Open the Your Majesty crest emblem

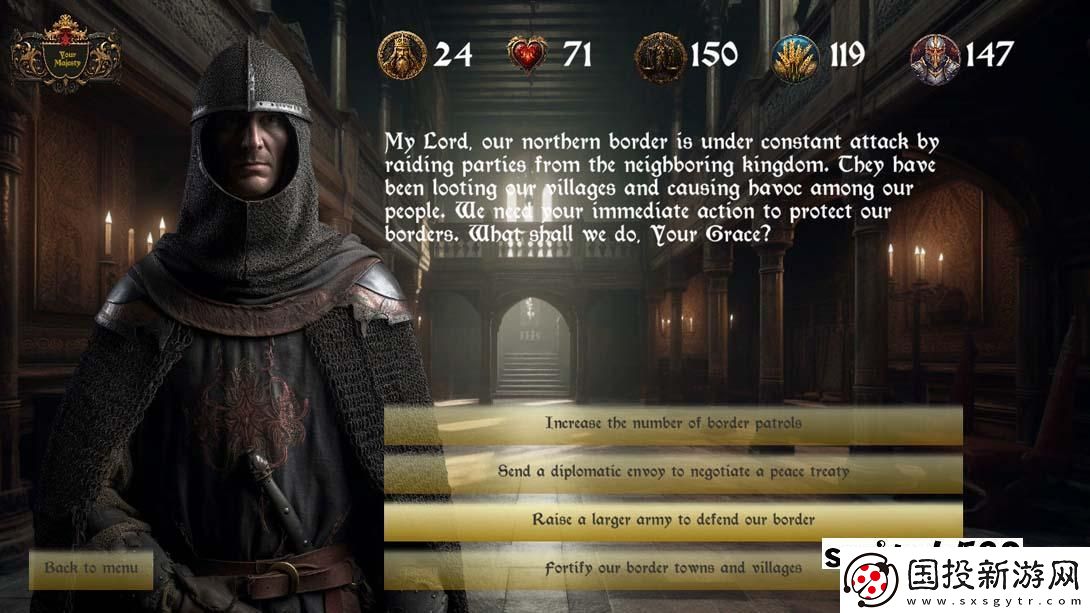click(67, 55)
